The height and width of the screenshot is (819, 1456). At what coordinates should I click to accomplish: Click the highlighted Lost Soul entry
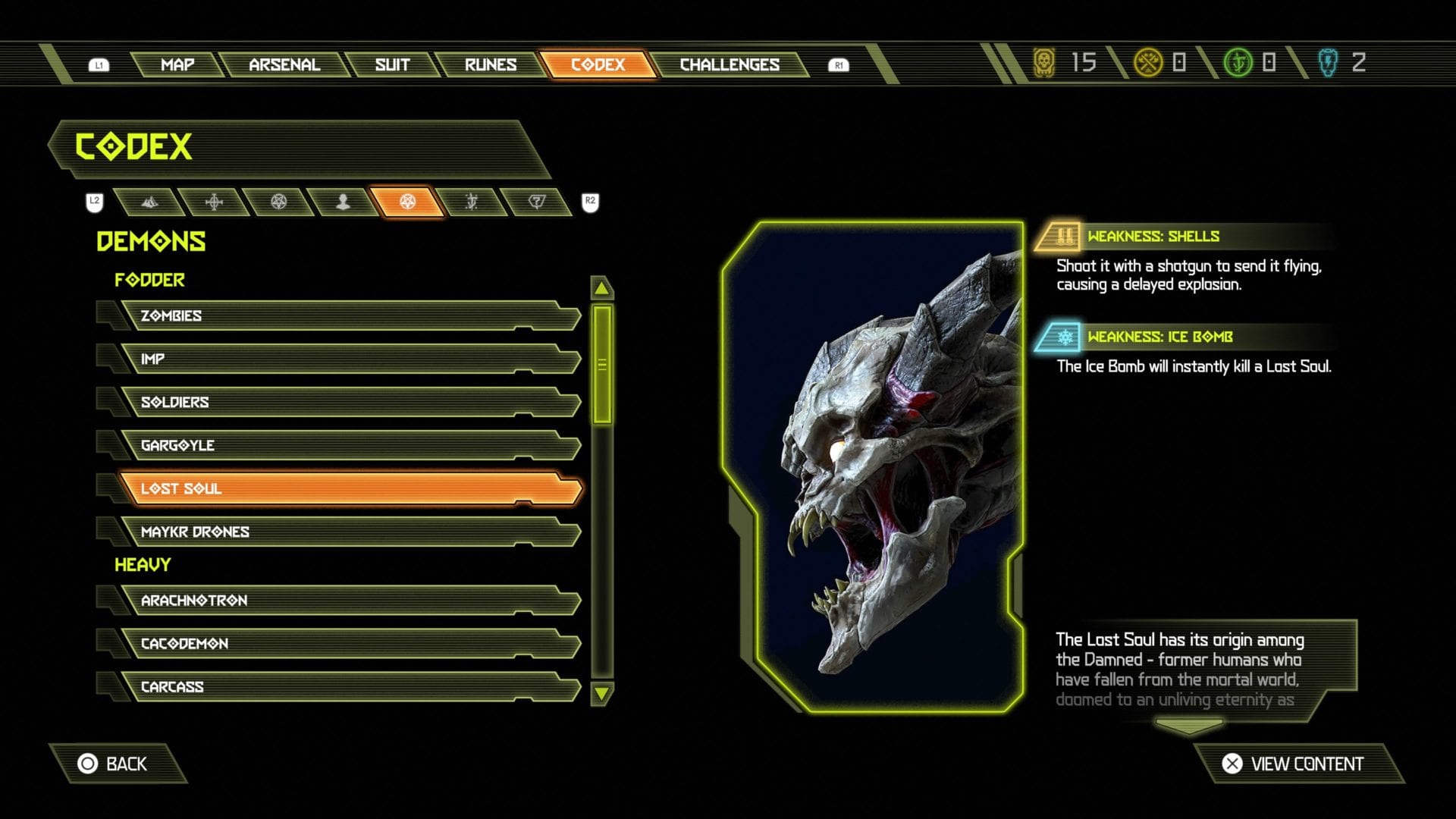pos(349,488)
